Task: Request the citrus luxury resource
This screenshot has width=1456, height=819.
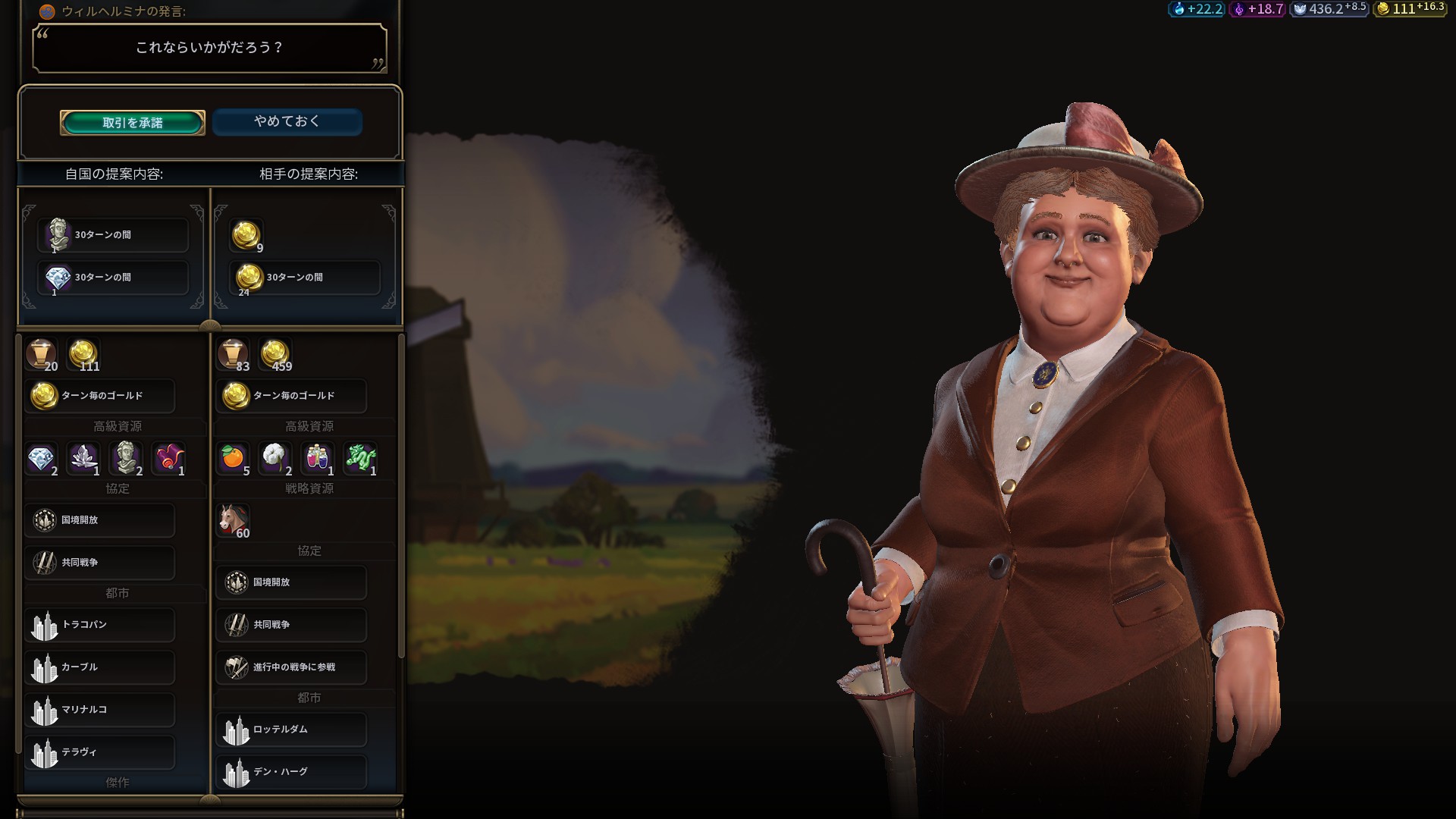Action: (x=233, y=458)
